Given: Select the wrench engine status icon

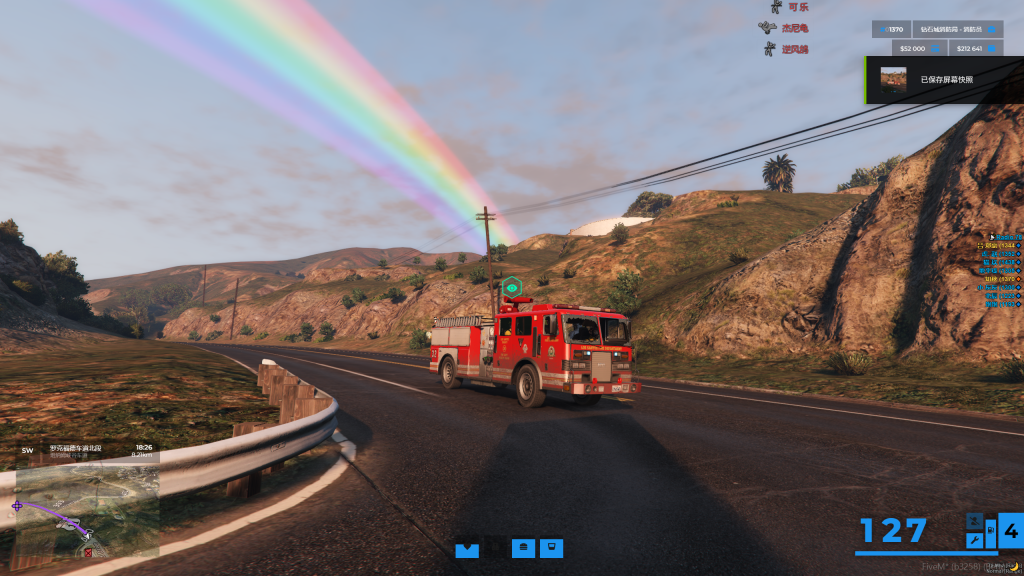Looking at the screenshot, I should coord(974,540).
